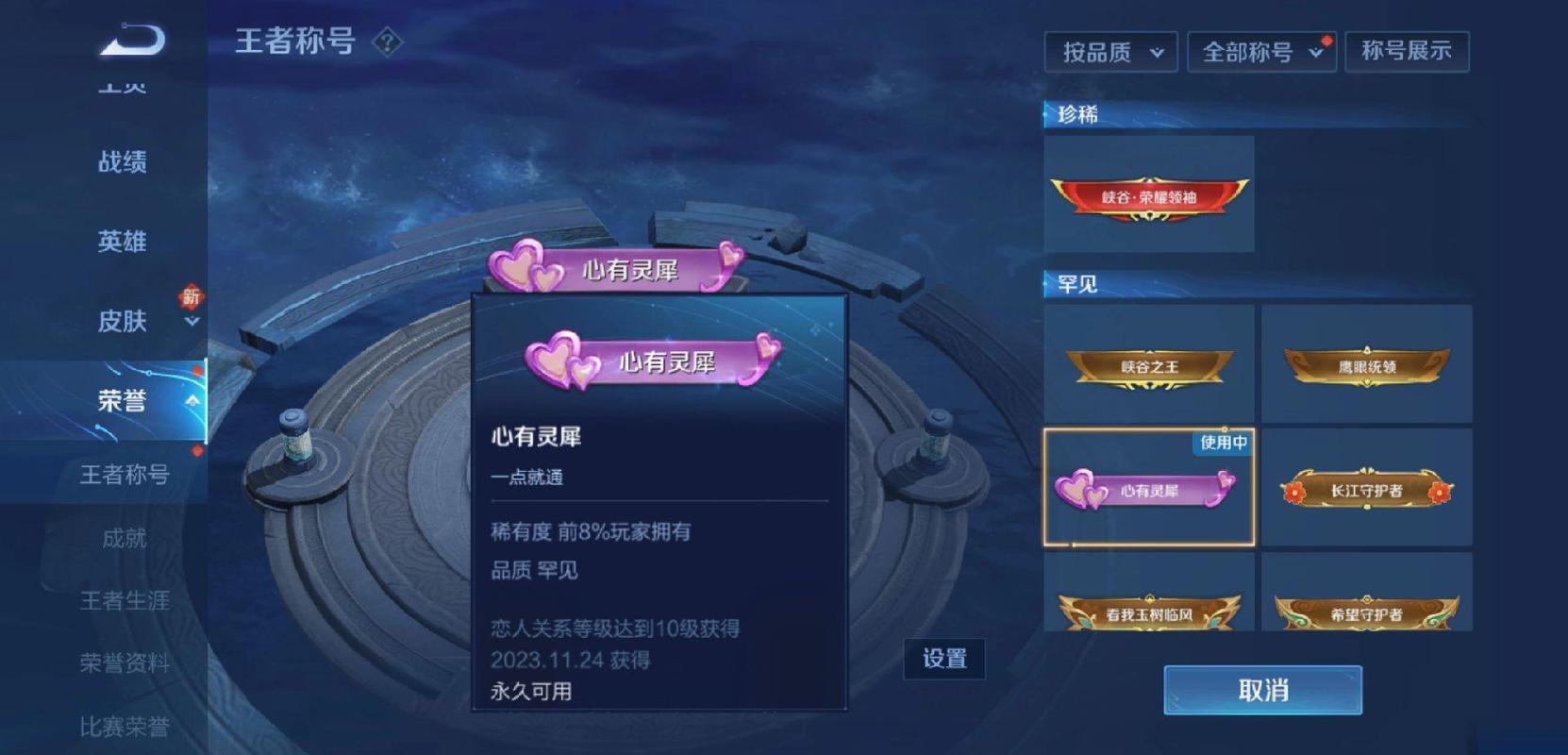Click the 新 badge on the 皮肤 menu

tap(192, 295)
